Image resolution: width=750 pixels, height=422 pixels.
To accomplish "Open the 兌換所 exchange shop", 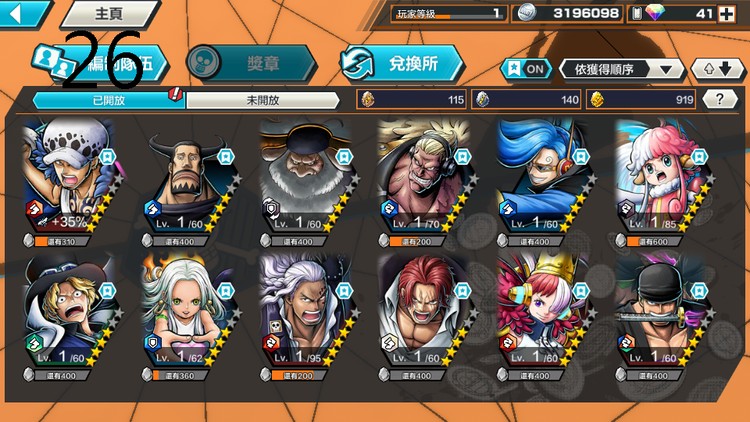I will pos(402,64).
